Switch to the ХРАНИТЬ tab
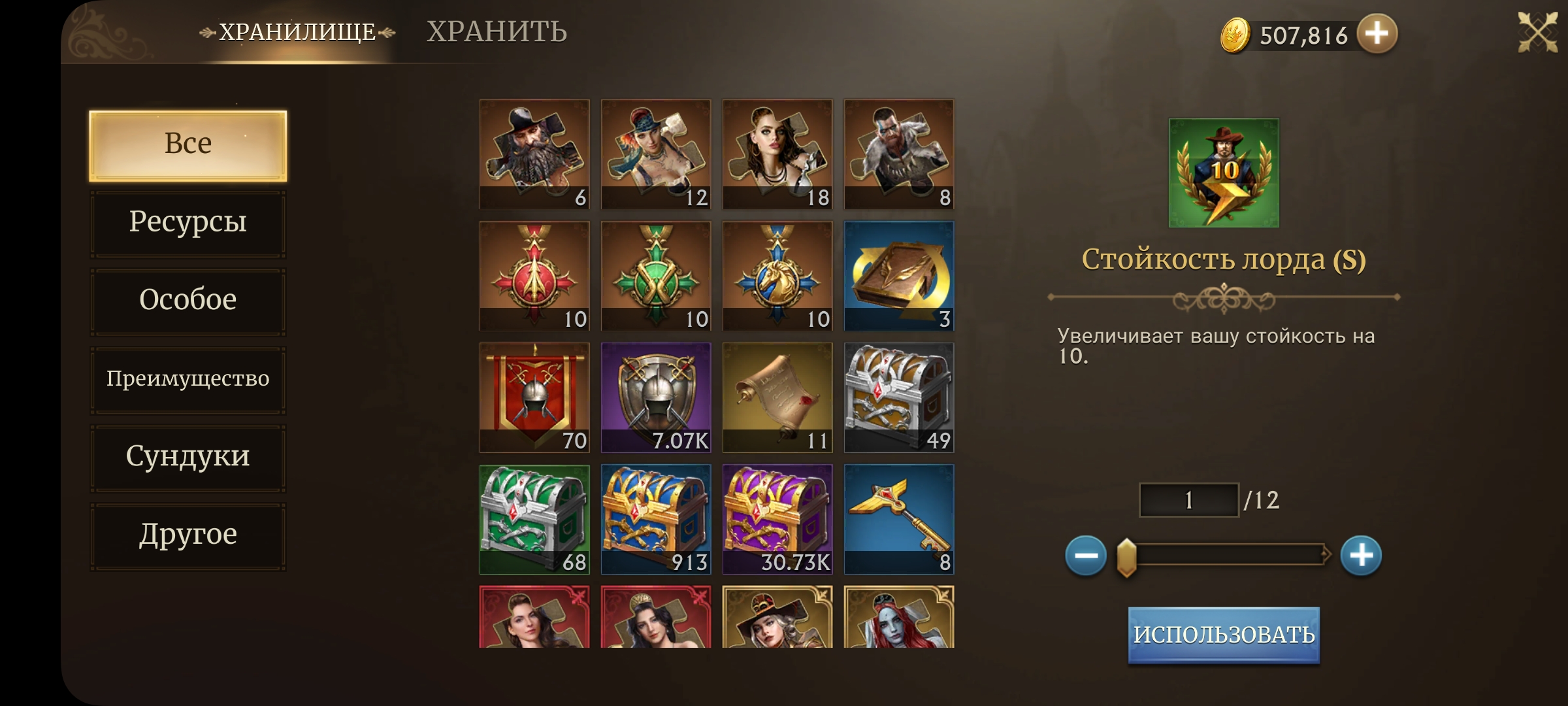Viewport: 1568px width, 706px height. click(497, 31)
